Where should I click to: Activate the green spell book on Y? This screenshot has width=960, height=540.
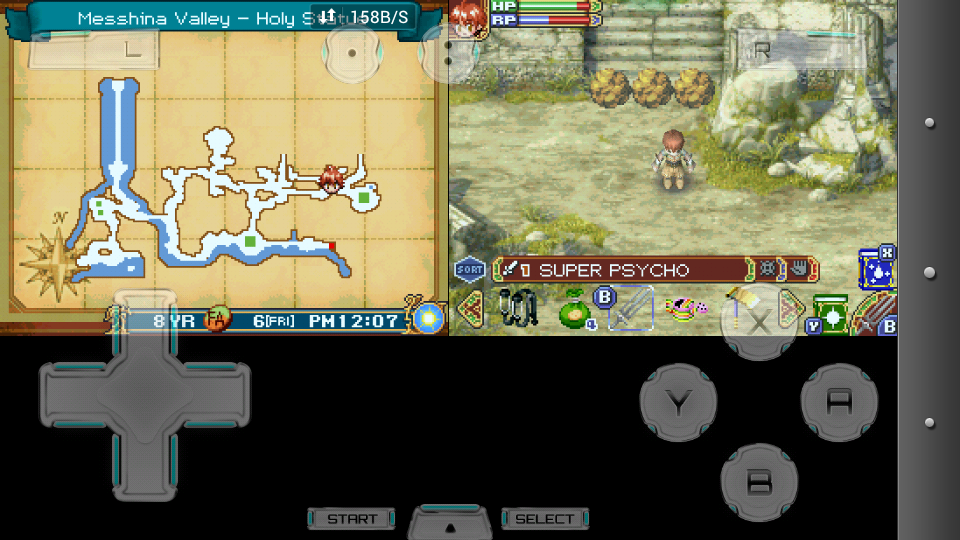click(x=831, y=311)
